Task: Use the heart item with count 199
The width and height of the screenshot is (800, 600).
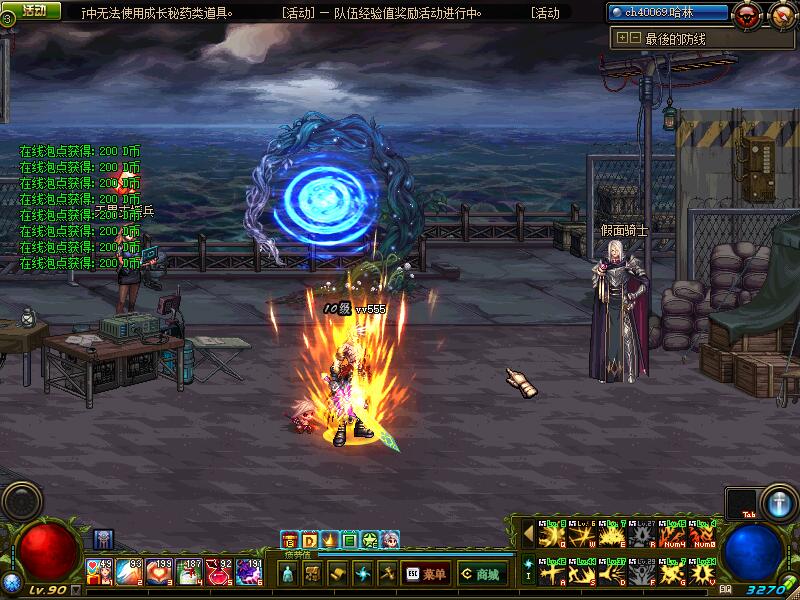Action: tap(159, 572)
